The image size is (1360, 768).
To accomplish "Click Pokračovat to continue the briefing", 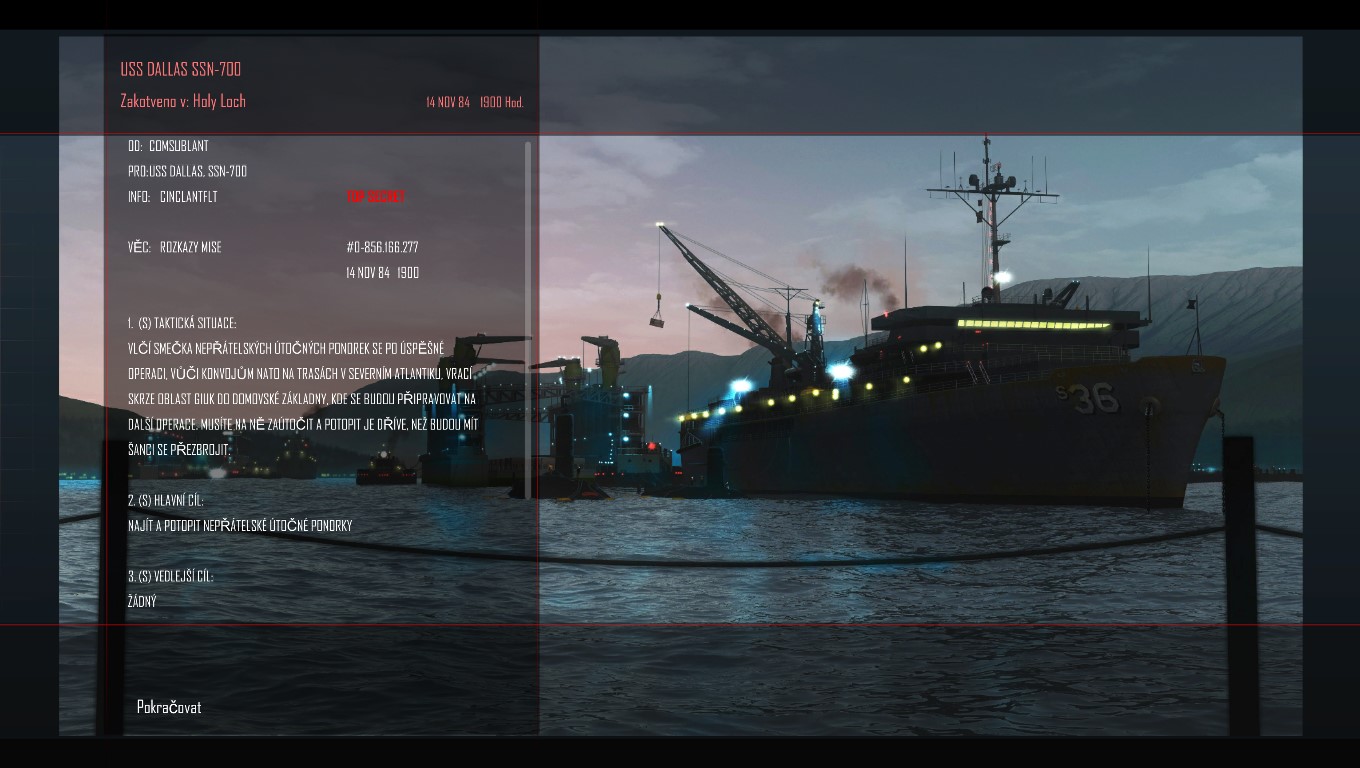I will click(169, 707).
